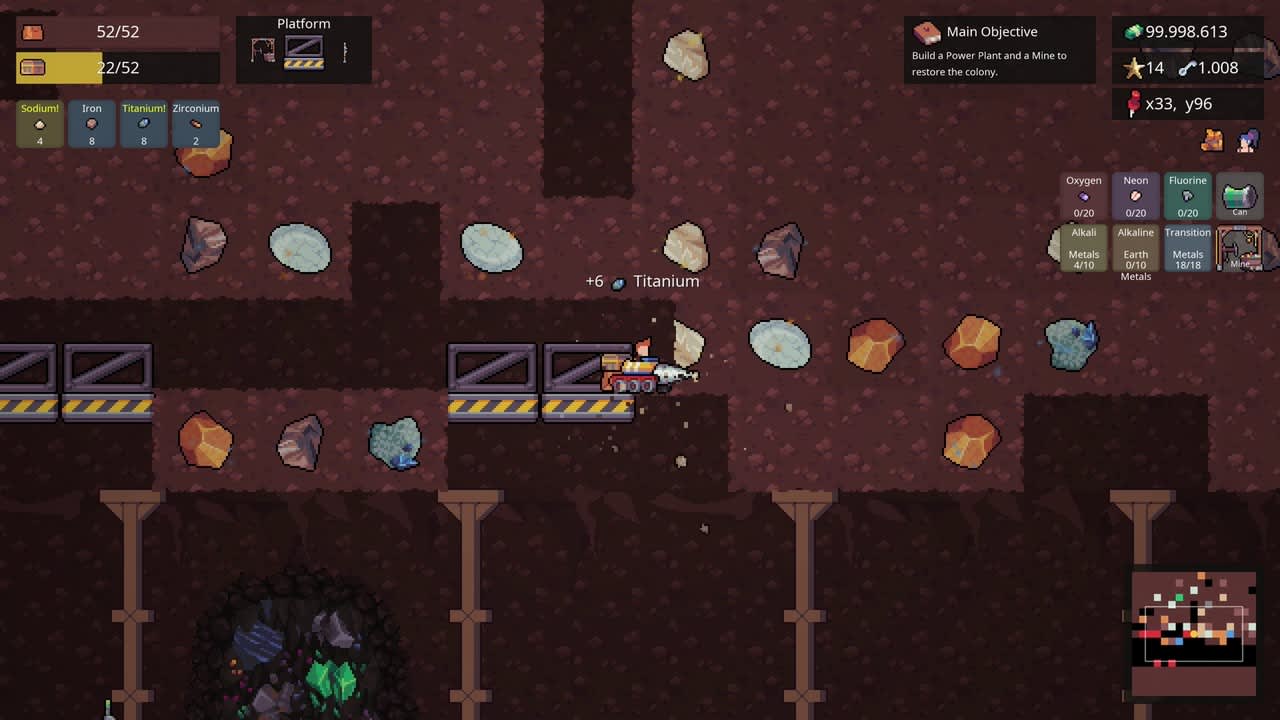This screenshot has height=720, width=1280.
Task: Expand the Oxygen 0/20 card
Action: pyautogui.click(x=1083, y=196)
